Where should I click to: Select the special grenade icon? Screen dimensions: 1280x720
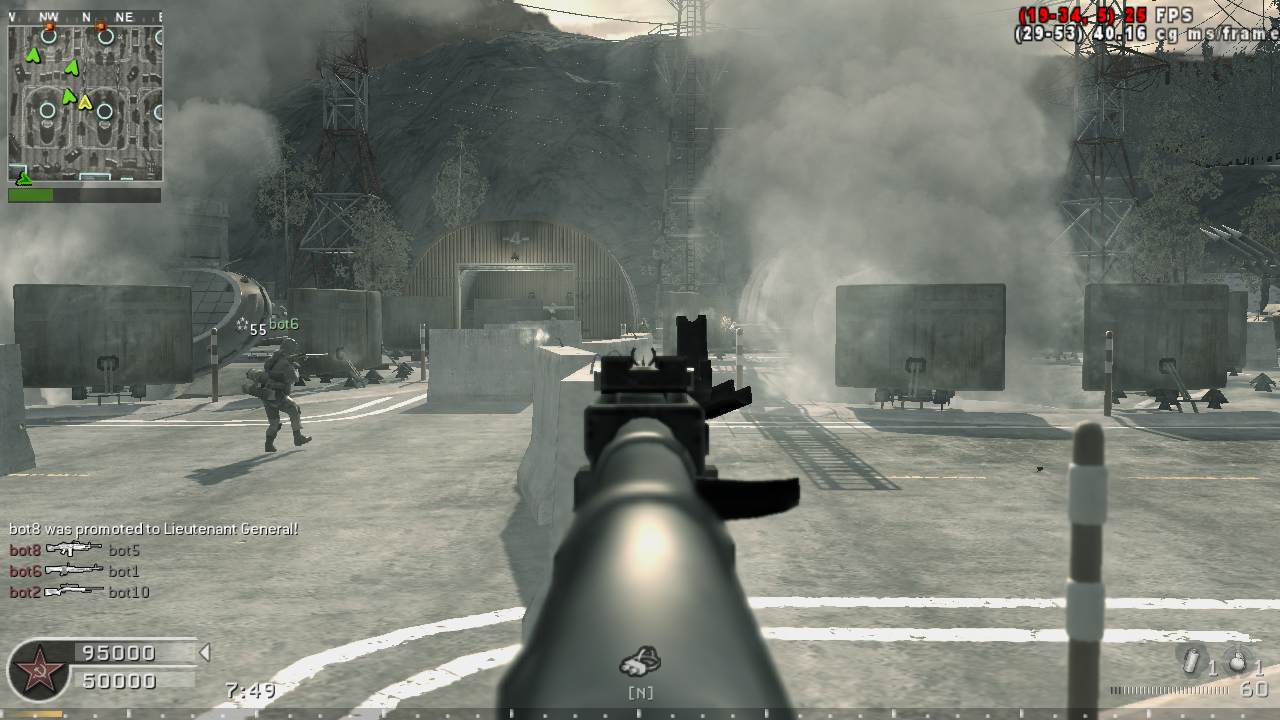tap(1192, 662)
